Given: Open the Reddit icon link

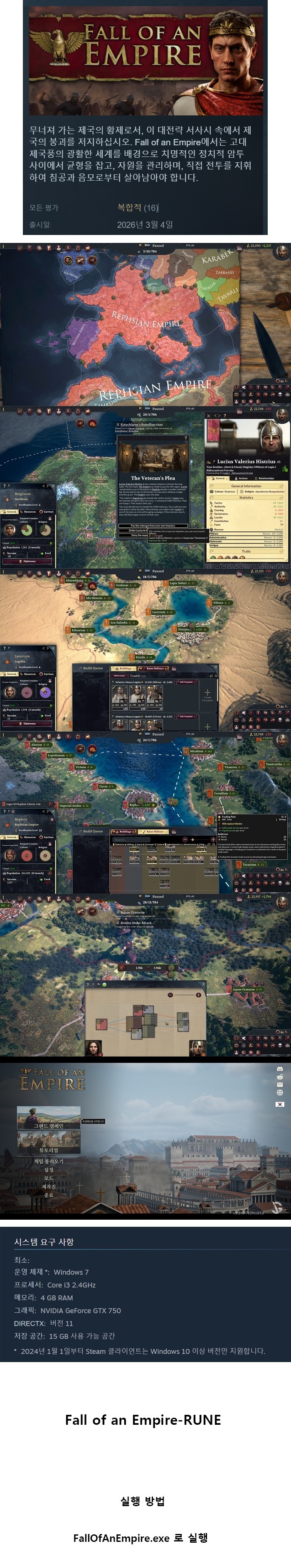Looking at the screenshot, I should coord(280,1076).
